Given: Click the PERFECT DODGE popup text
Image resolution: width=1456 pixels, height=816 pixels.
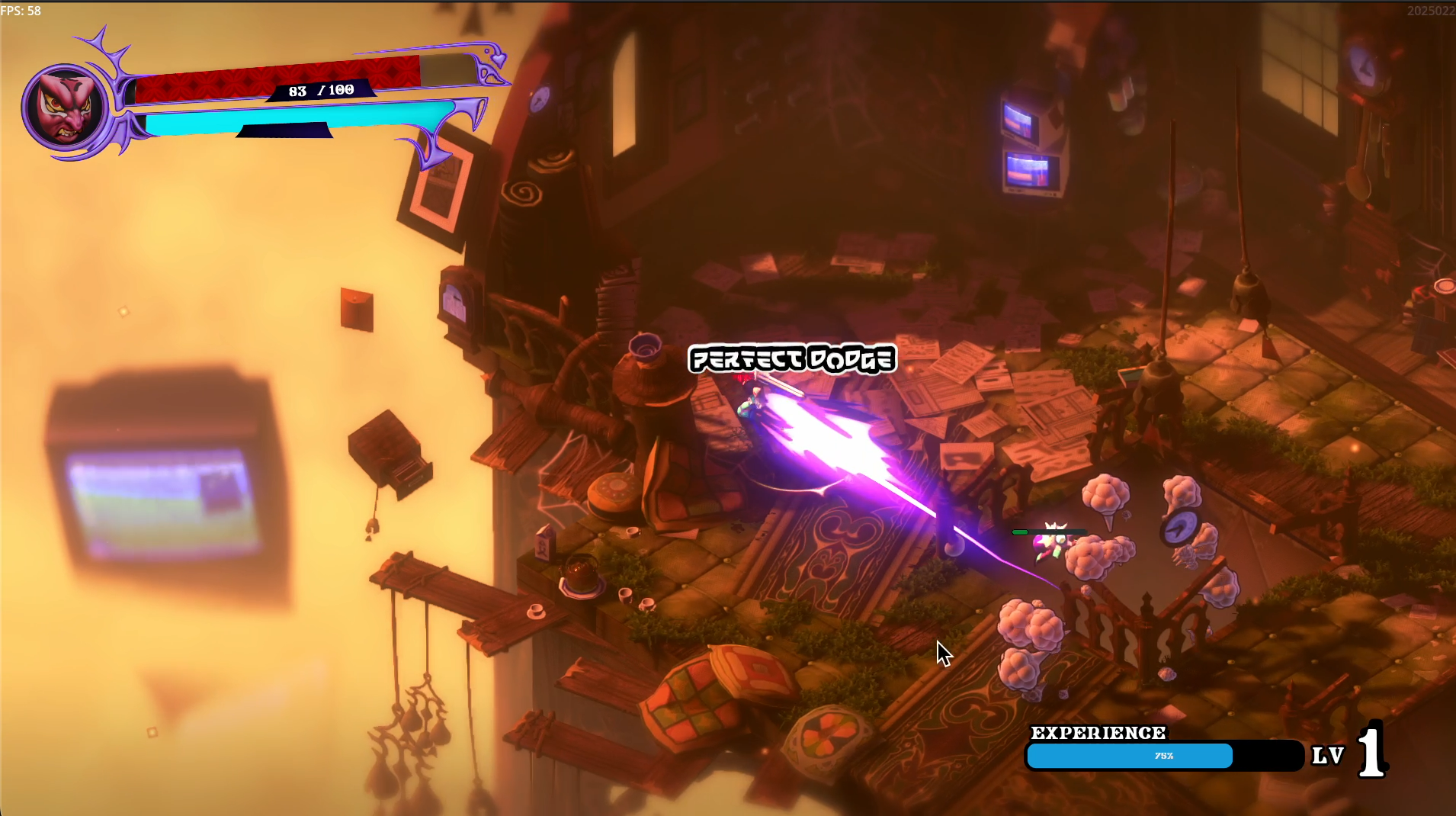Looking at the screenshot, I should pyautogui.click(x=791, y=358).
